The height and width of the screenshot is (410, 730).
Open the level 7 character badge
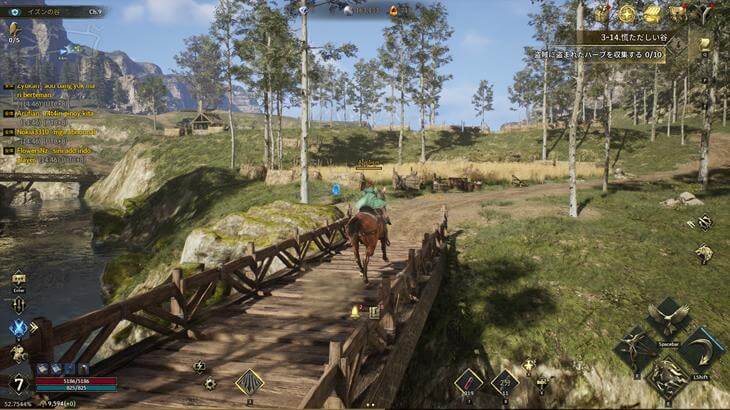click(x=18, y=383)
